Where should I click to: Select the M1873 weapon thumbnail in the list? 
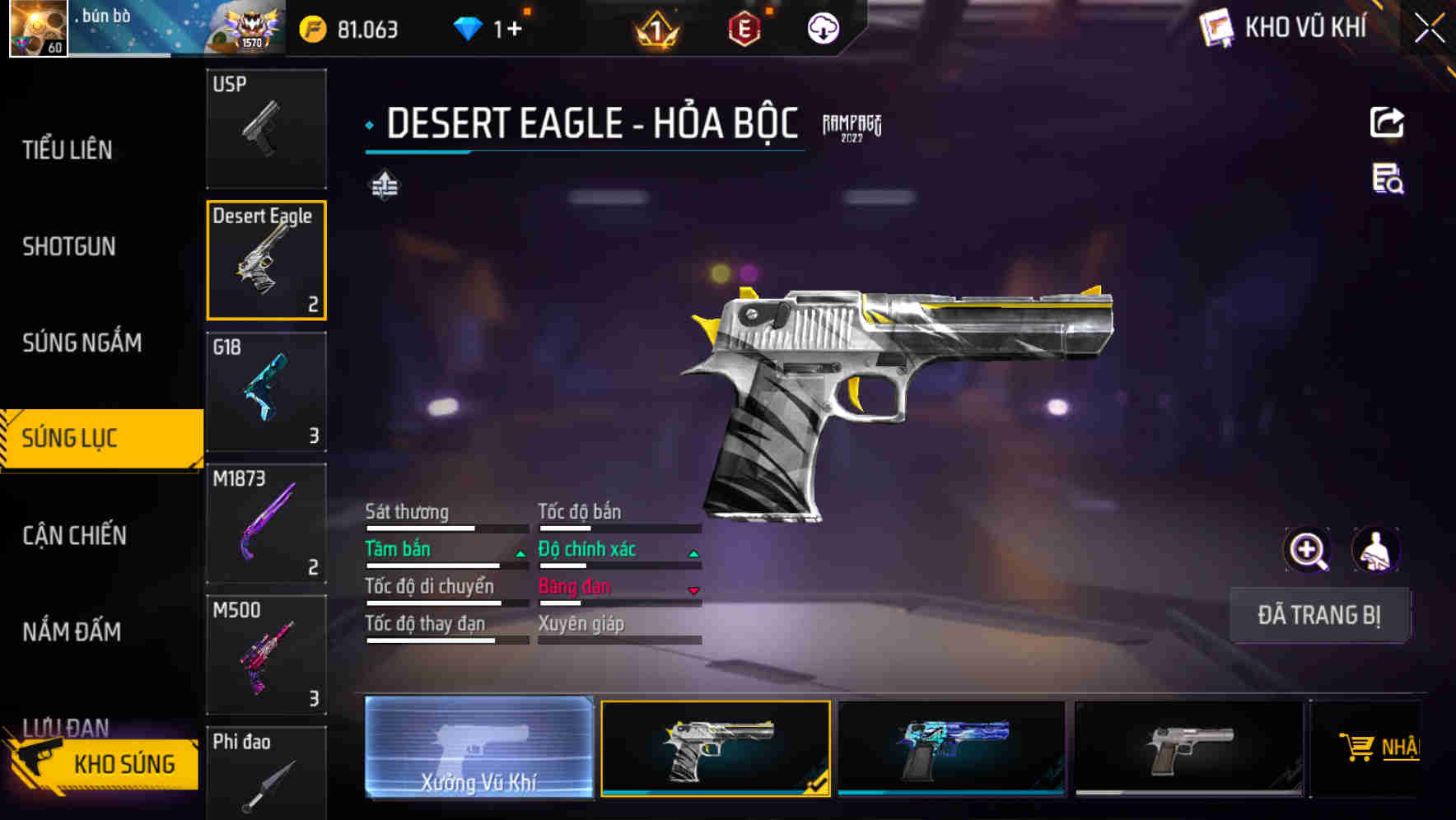pyautogui.click(x=267, y=524)
